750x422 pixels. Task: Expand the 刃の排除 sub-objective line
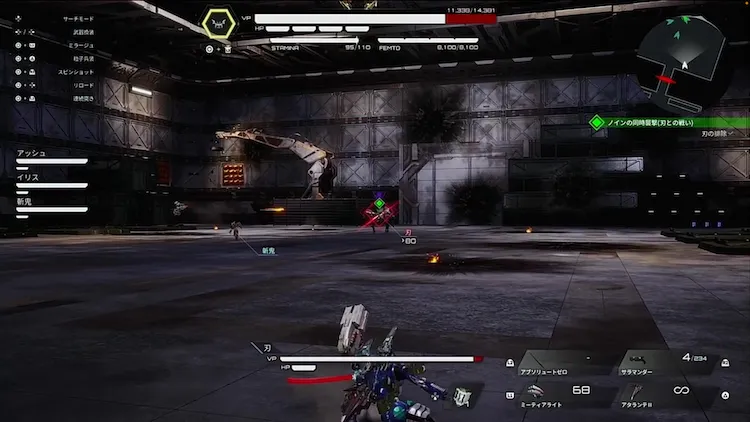click(715, 133)
